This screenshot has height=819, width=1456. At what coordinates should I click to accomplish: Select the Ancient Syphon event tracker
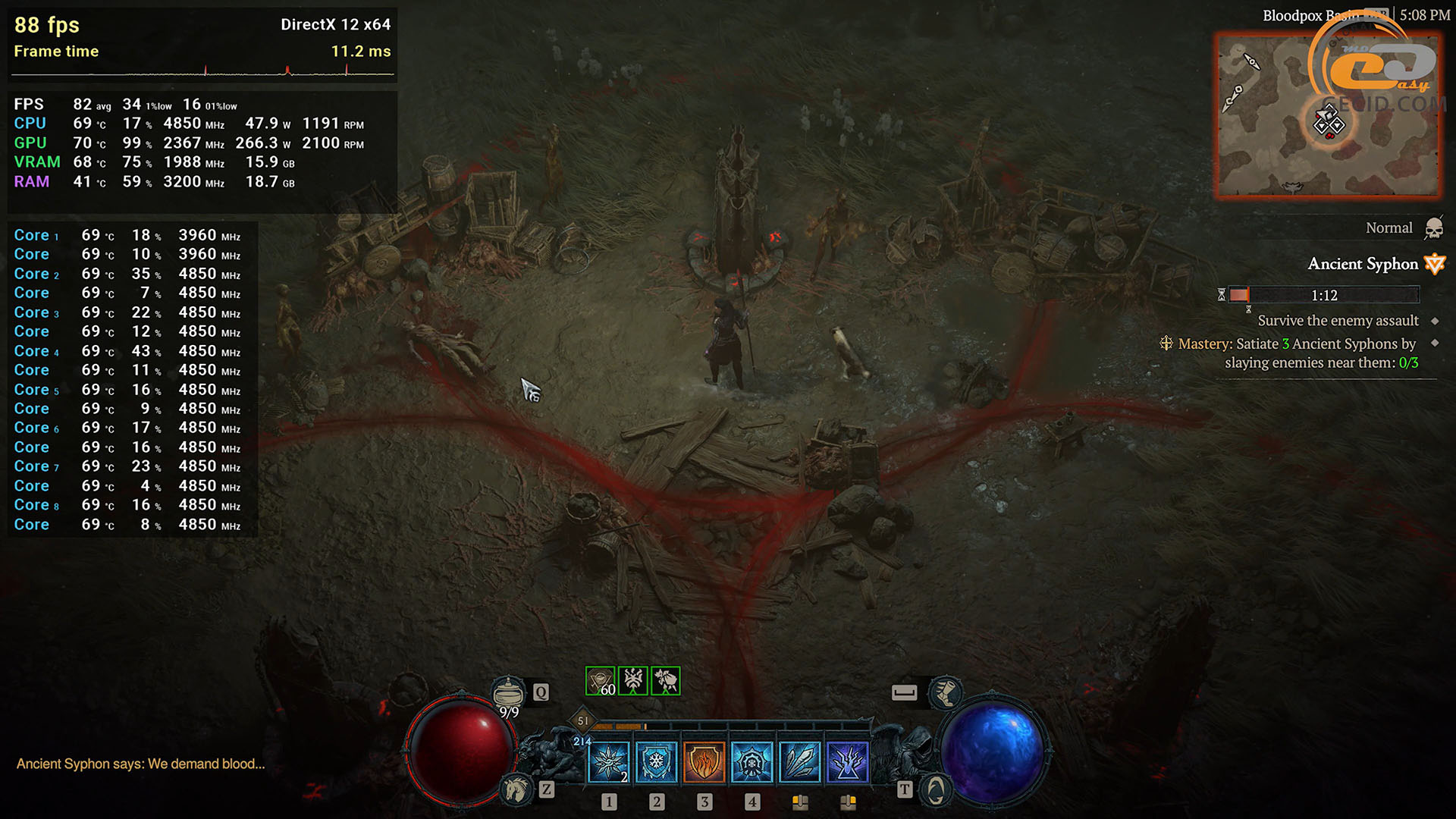coord(1363,264)
